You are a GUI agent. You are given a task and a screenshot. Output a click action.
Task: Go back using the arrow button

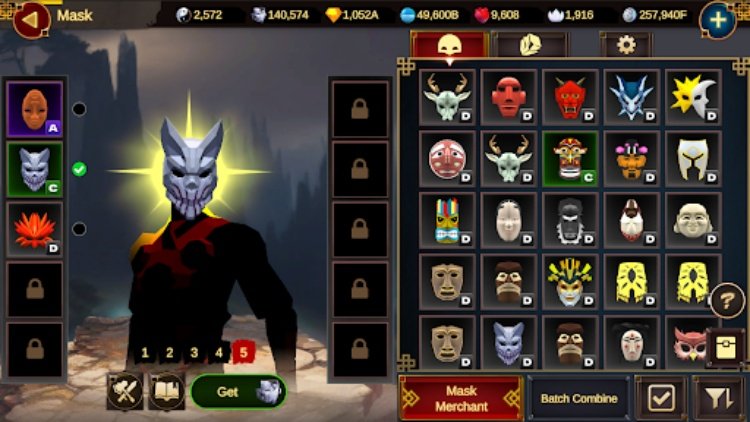pos(31,17)
